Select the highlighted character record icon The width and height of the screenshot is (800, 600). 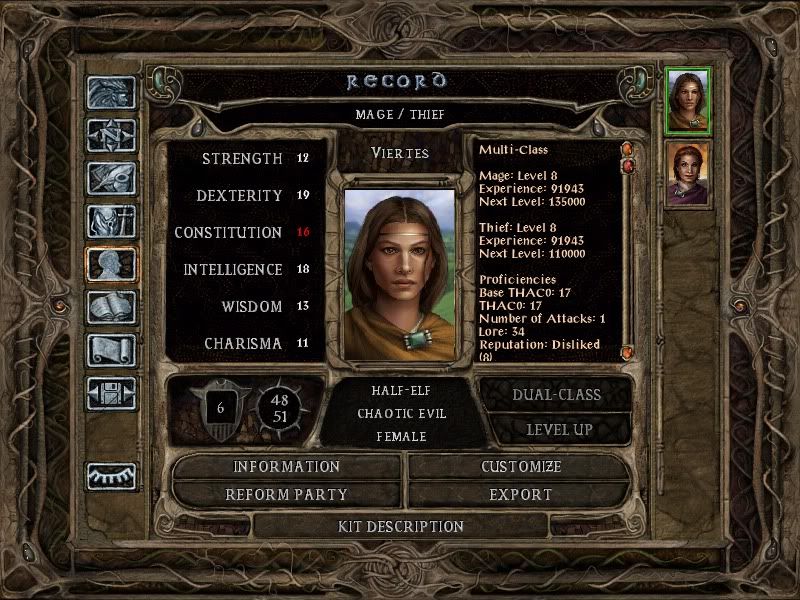click(112, 264)
